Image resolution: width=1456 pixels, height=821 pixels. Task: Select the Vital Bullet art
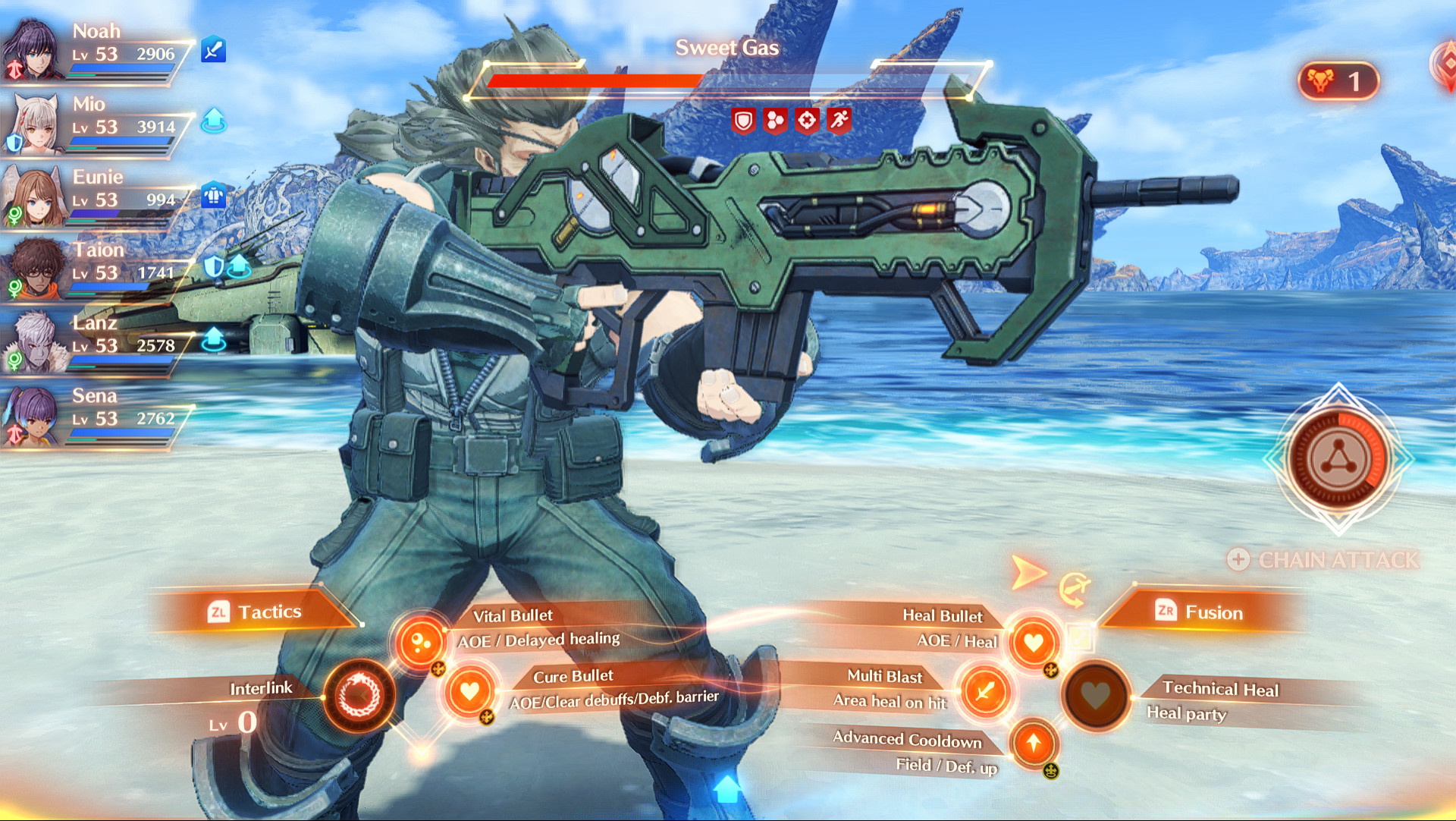click(421, 641)
